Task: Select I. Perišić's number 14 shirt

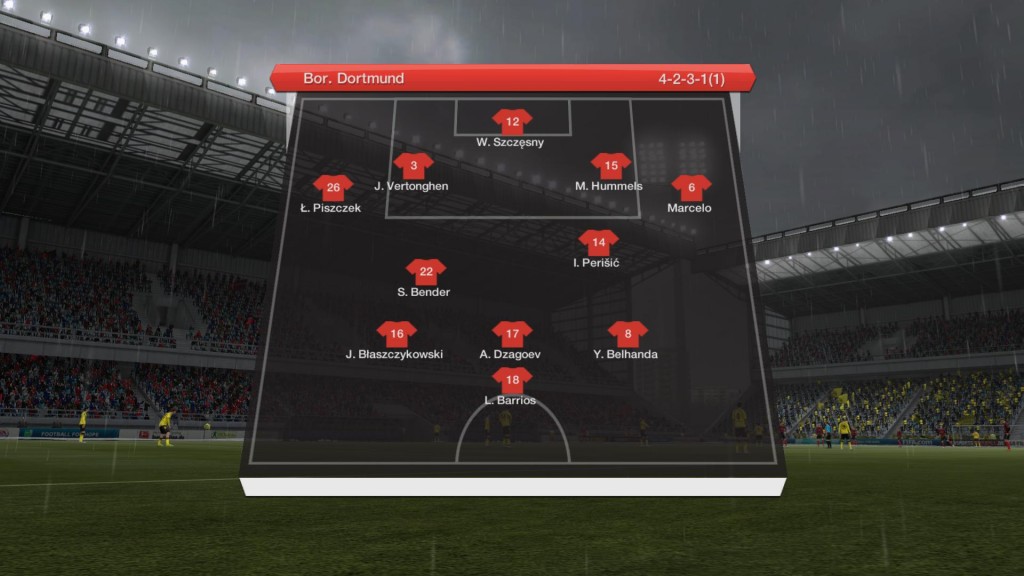Action: [598, 242]
